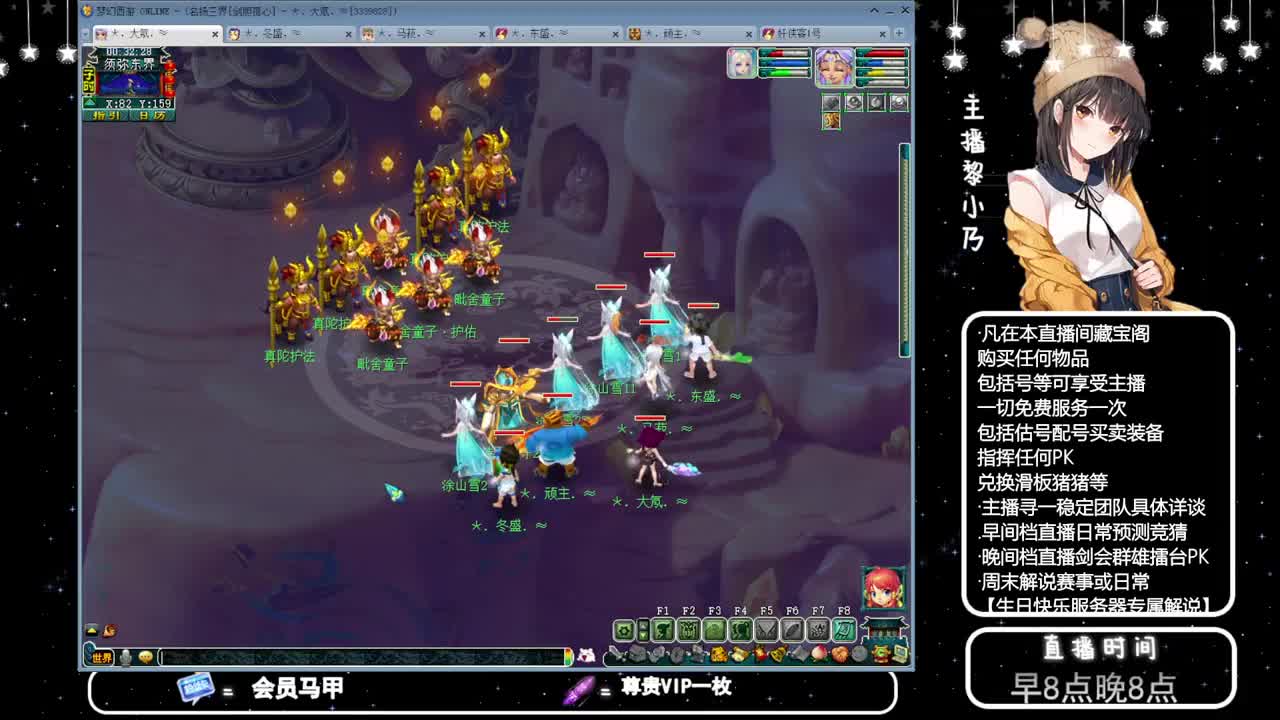
Task: Toggle the peach item icon in the item tray
Action: 817,654
